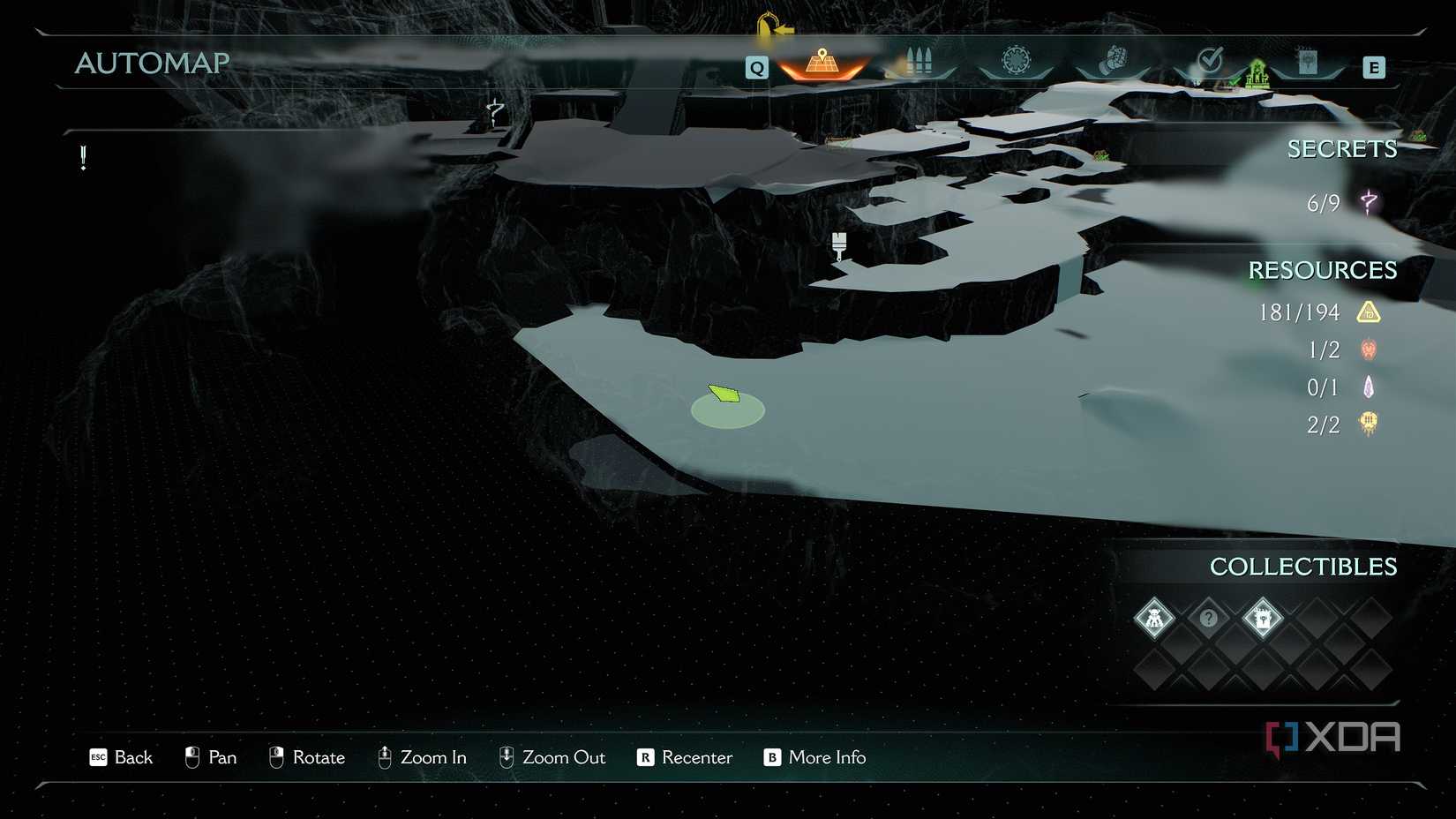
Task: Select the third collected collectible diamond
Action: (x=1263, y=618)
